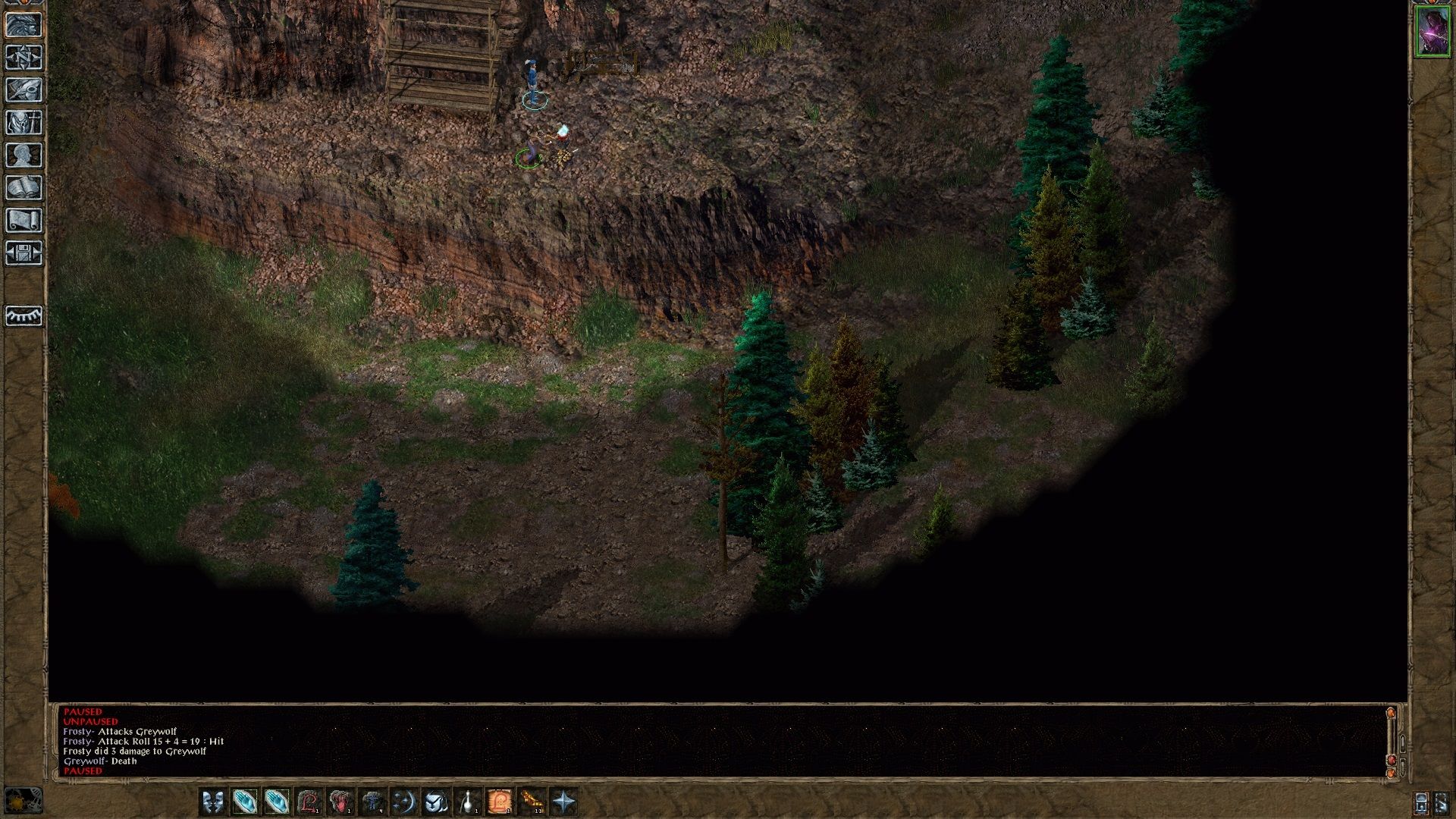The image size is (1456, 819).
Task: View the character record screen
Action: coord(24,155)
